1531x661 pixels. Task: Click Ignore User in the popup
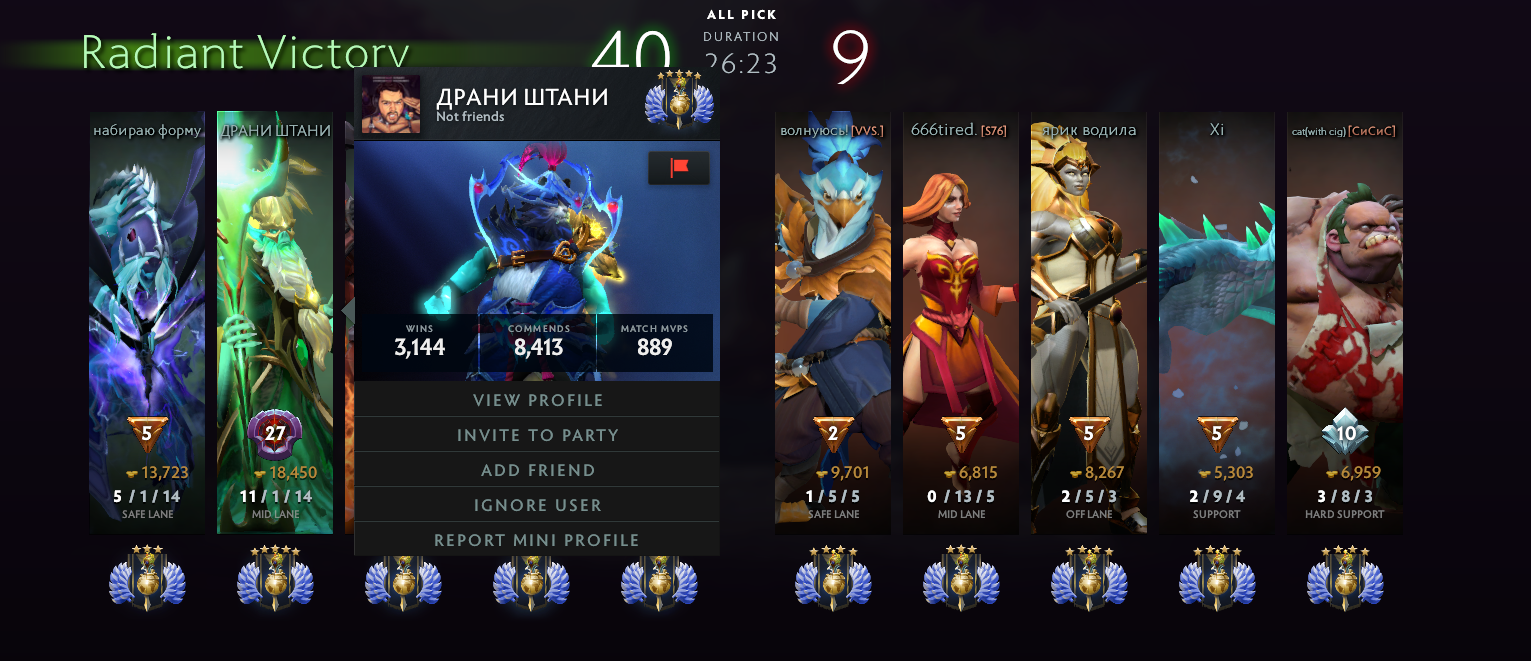tap(537, 505)
